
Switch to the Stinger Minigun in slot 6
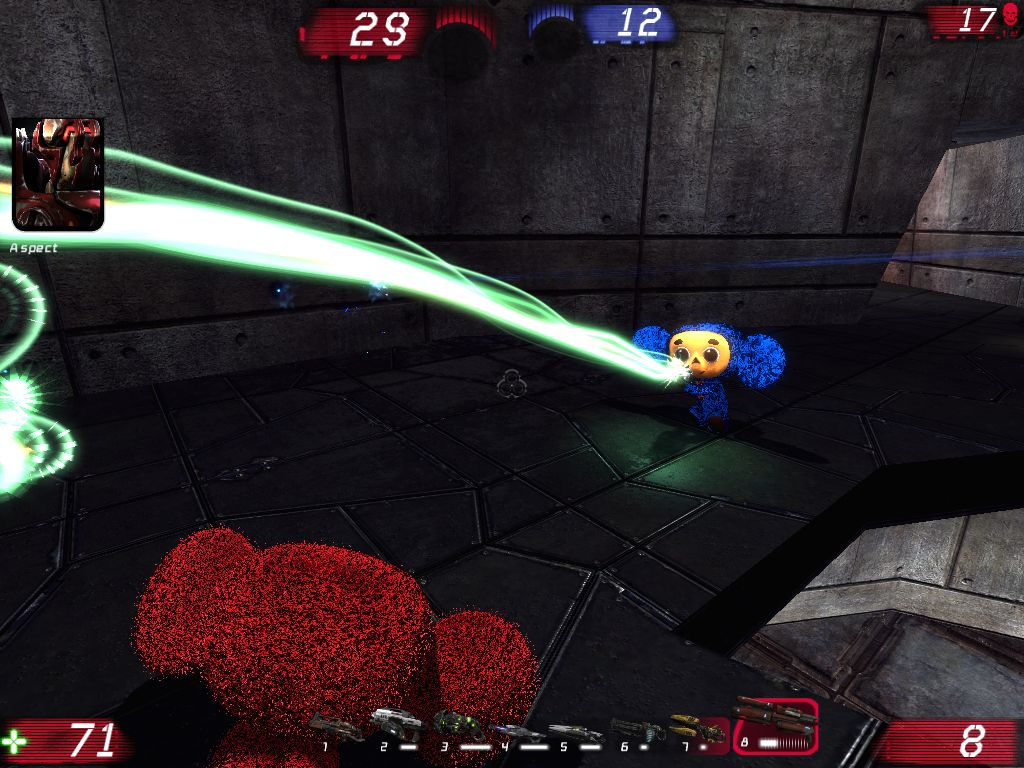tap(636, 729)
